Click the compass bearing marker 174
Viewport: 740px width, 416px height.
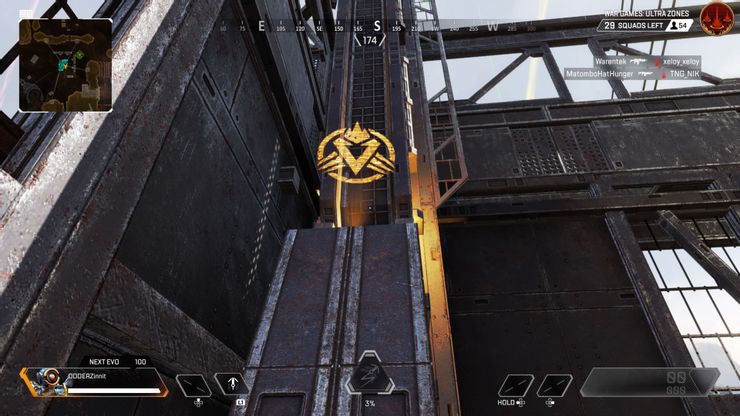[x=369, y=40]
